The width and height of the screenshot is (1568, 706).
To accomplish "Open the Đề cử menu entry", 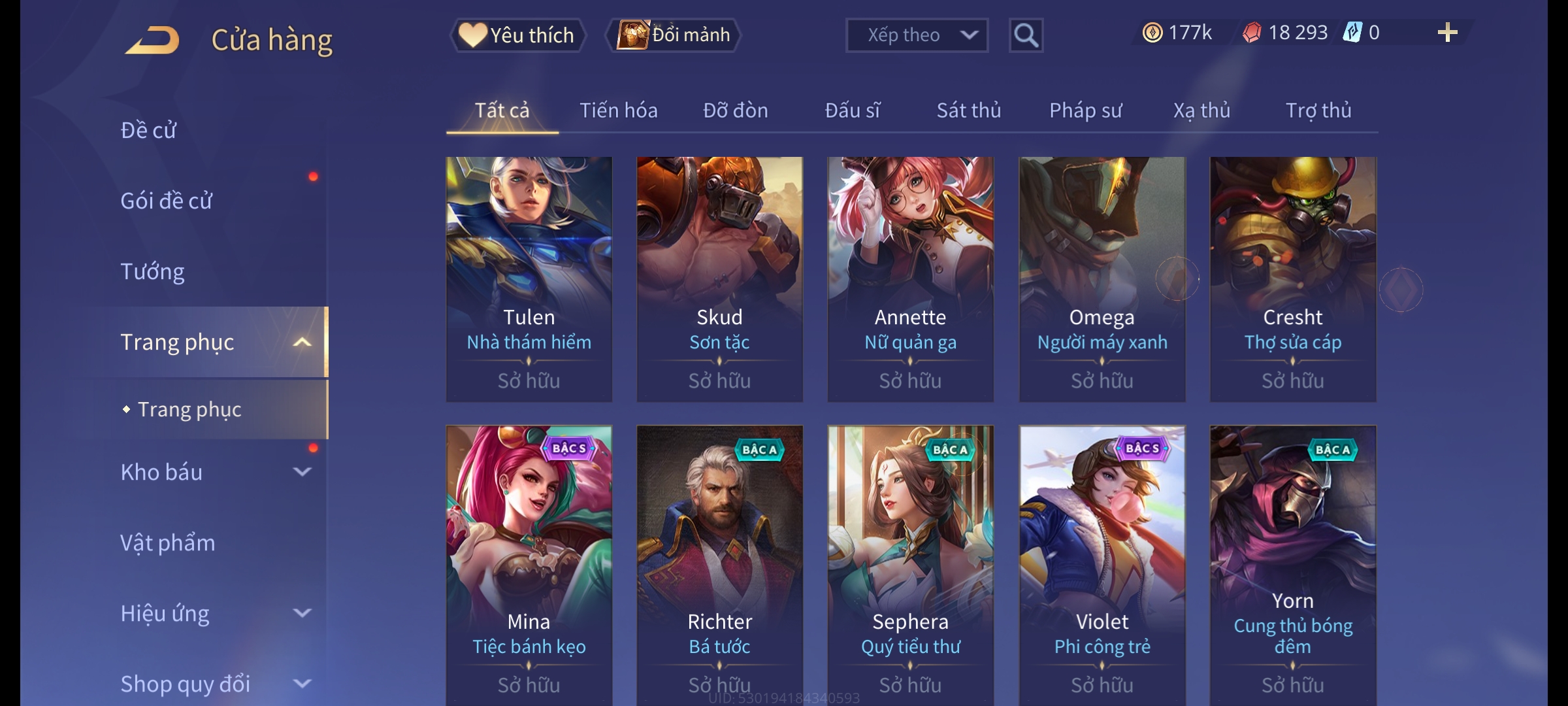I will (x=148, y=130).
